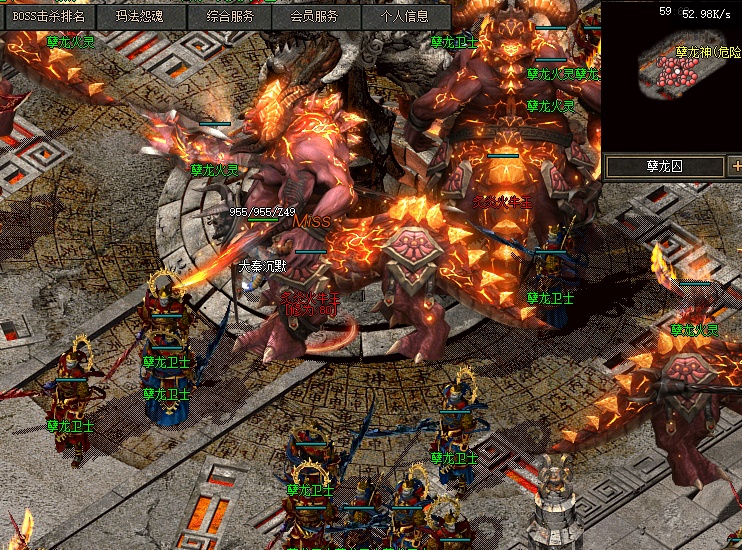Expand the minimap with the plus button
The image size is (742, 550).
pos(734,166)
